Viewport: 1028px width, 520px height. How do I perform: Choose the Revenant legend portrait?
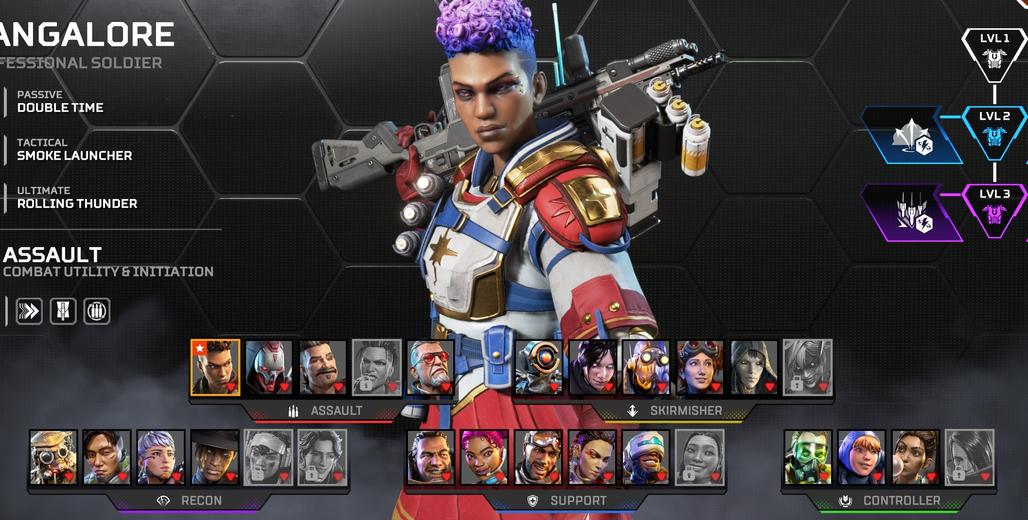tap(270, 367)
